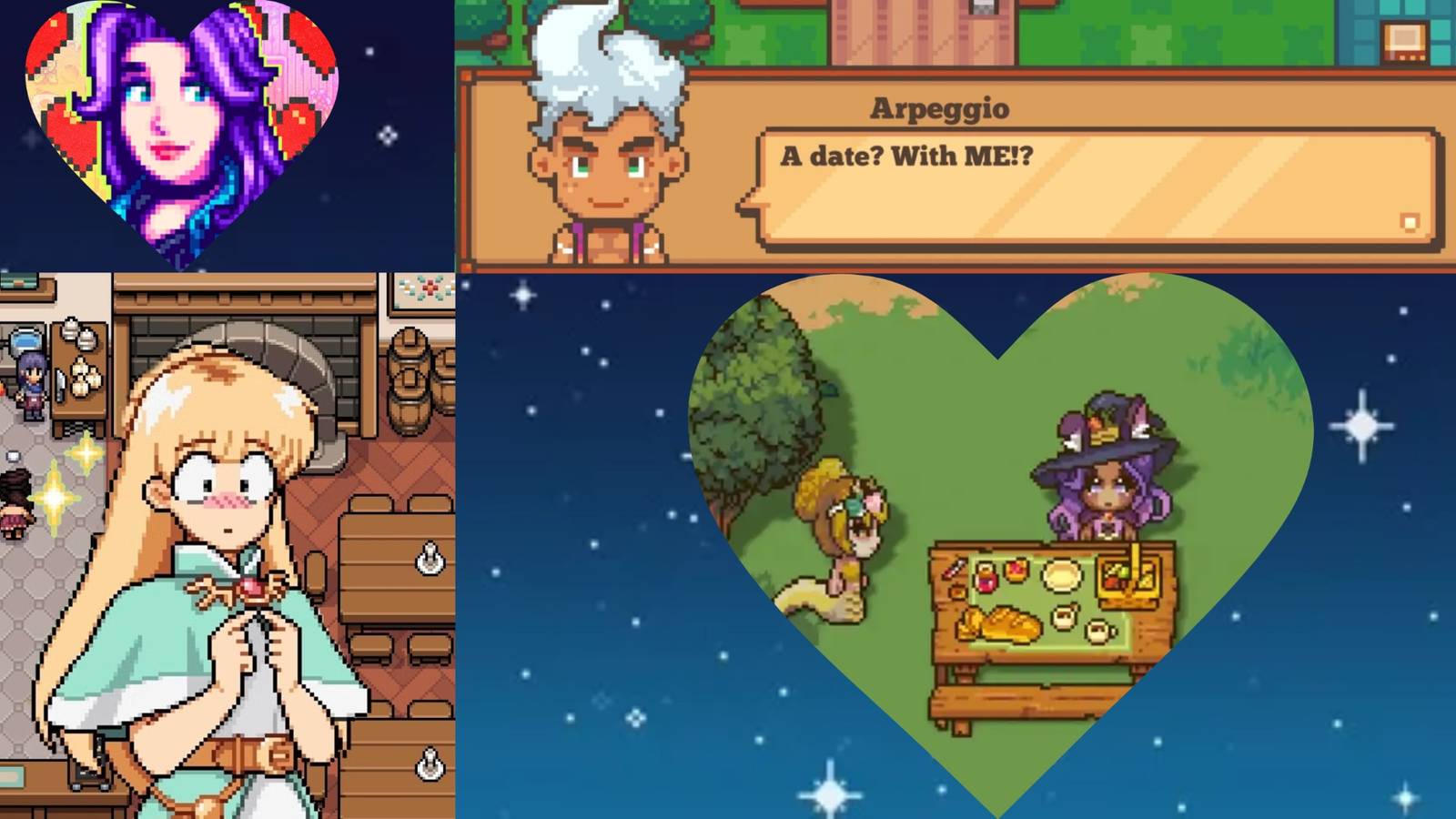Viewport: 1456px width, 819px height.
Task: Click the second coffee mug near the blanket edge
Action: pyautogui.click(x=1097, y=632)
